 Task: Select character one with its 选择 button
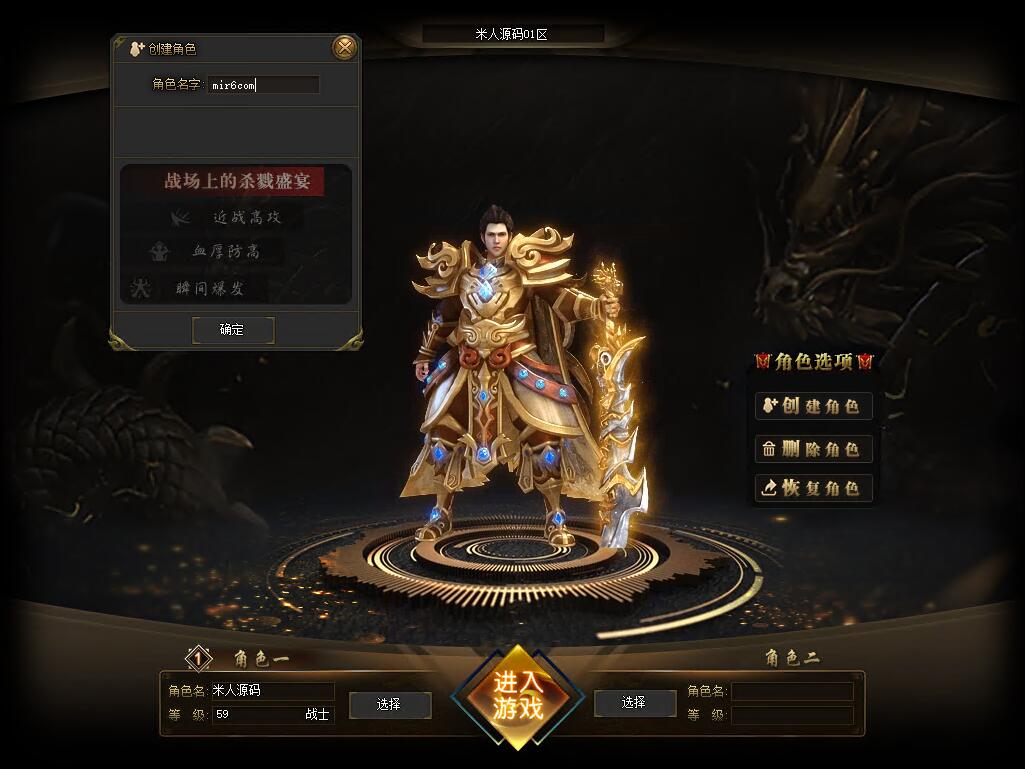(x=389, y=704)
